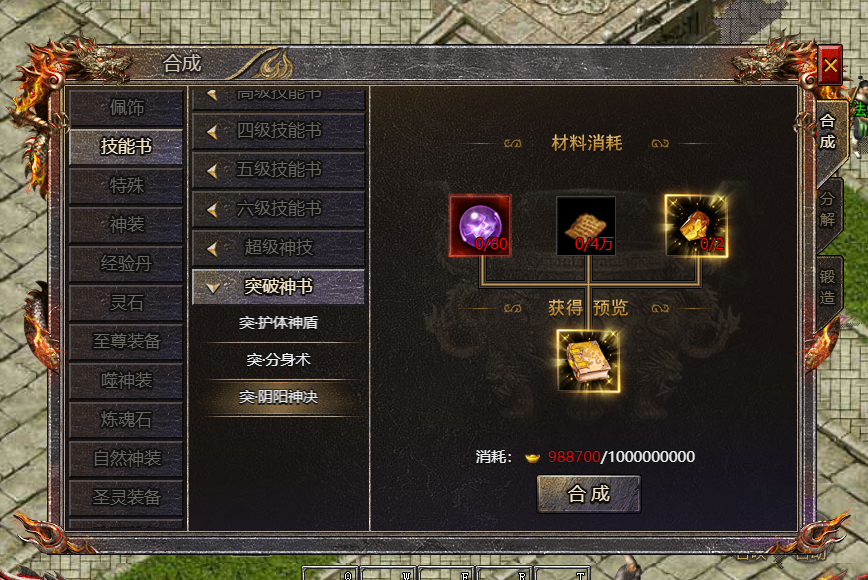Select the 技能书 category
The image size is (868, 580).
(x=126, y=147)
